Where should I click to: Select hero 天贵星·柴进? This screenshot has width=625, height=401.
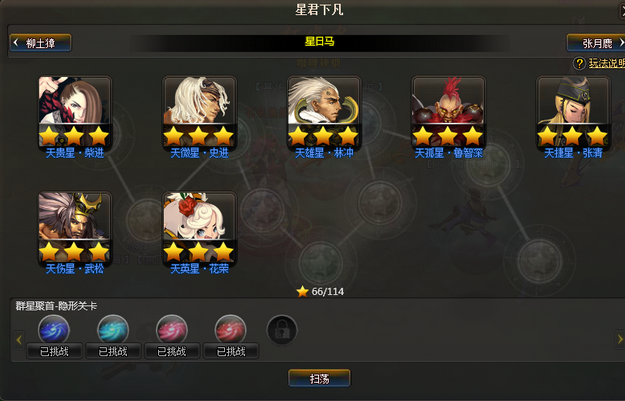click(75, 111)
